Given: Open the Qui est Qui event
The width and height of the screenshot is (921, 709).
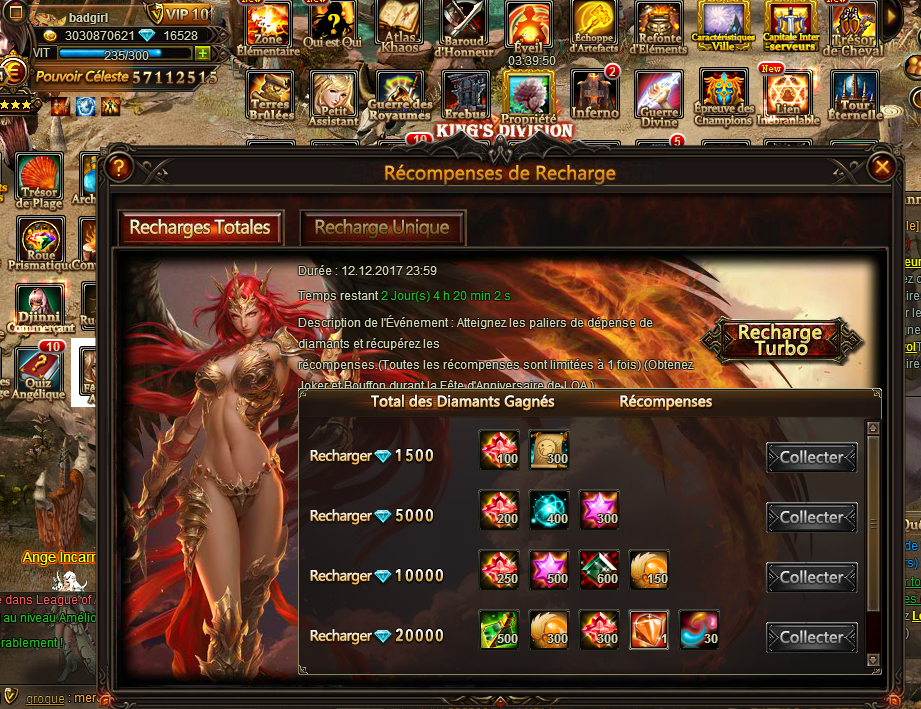Looking at the screenshot, I should [x=333, y=28].
